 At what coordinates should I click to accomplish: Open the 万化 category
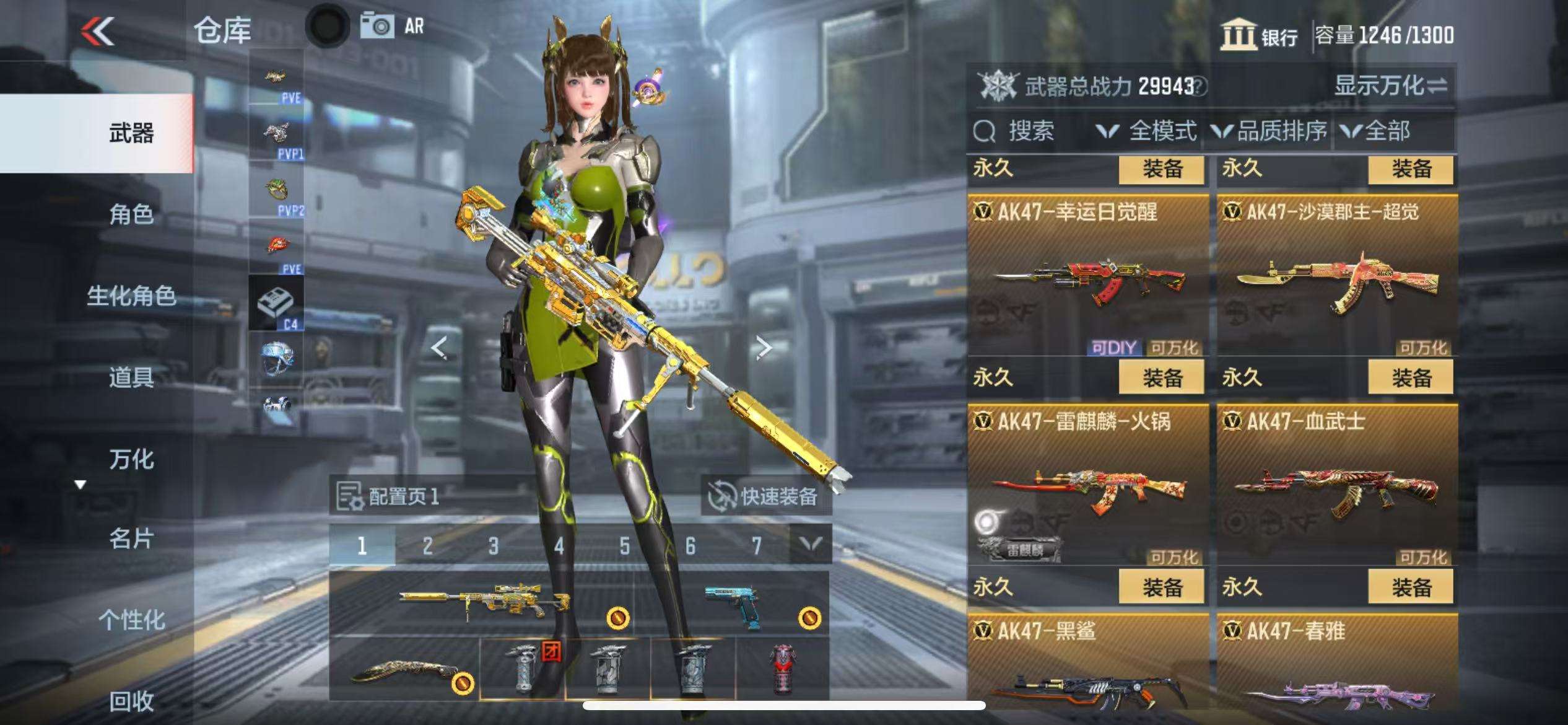click(131, 459)
